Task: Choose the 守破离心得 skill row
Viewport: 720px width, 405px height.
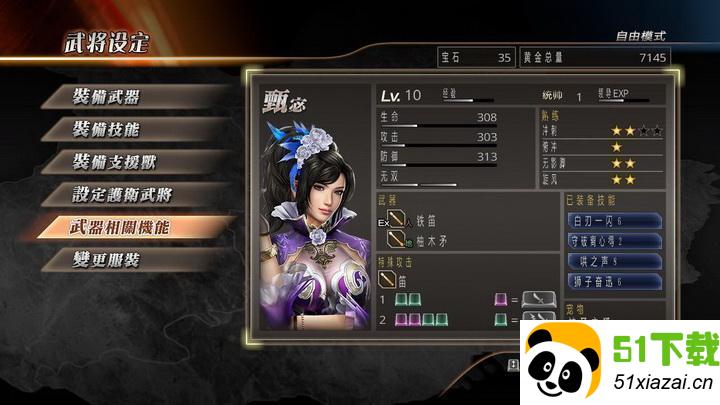Action: point(610,241)
